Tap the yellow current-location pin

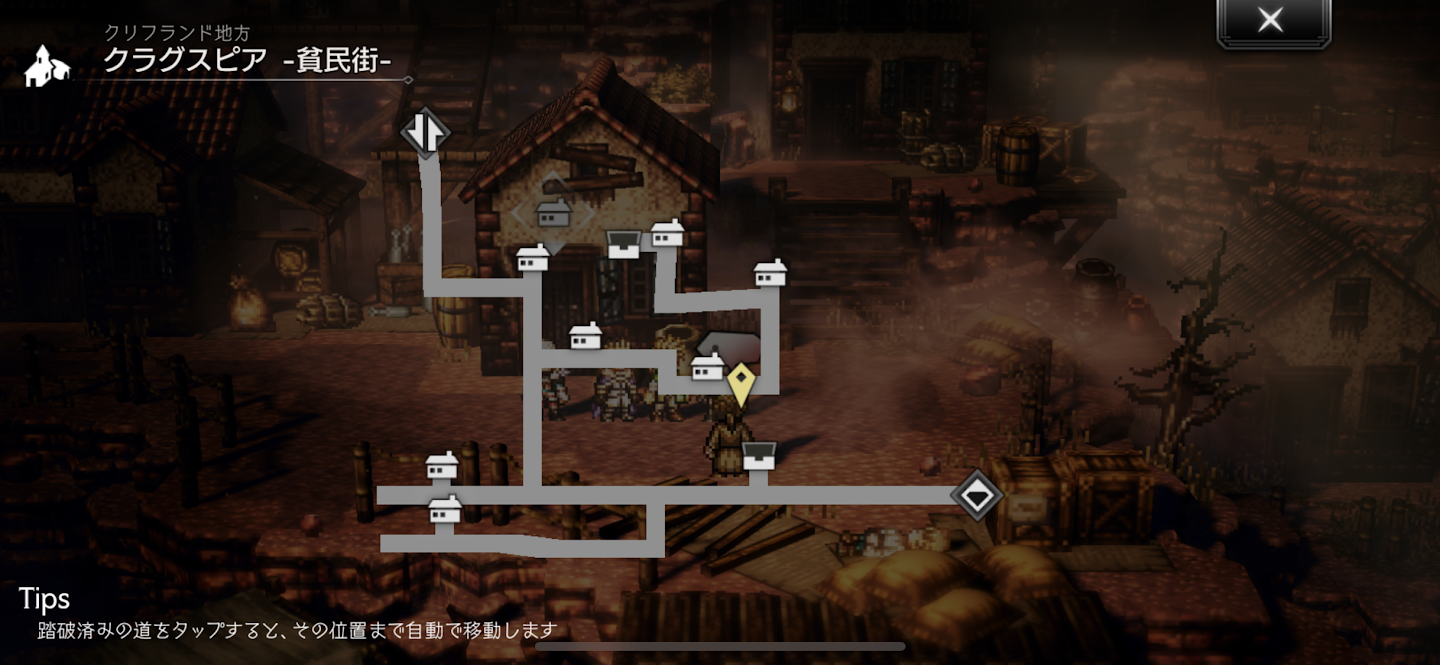coord(740,383)
